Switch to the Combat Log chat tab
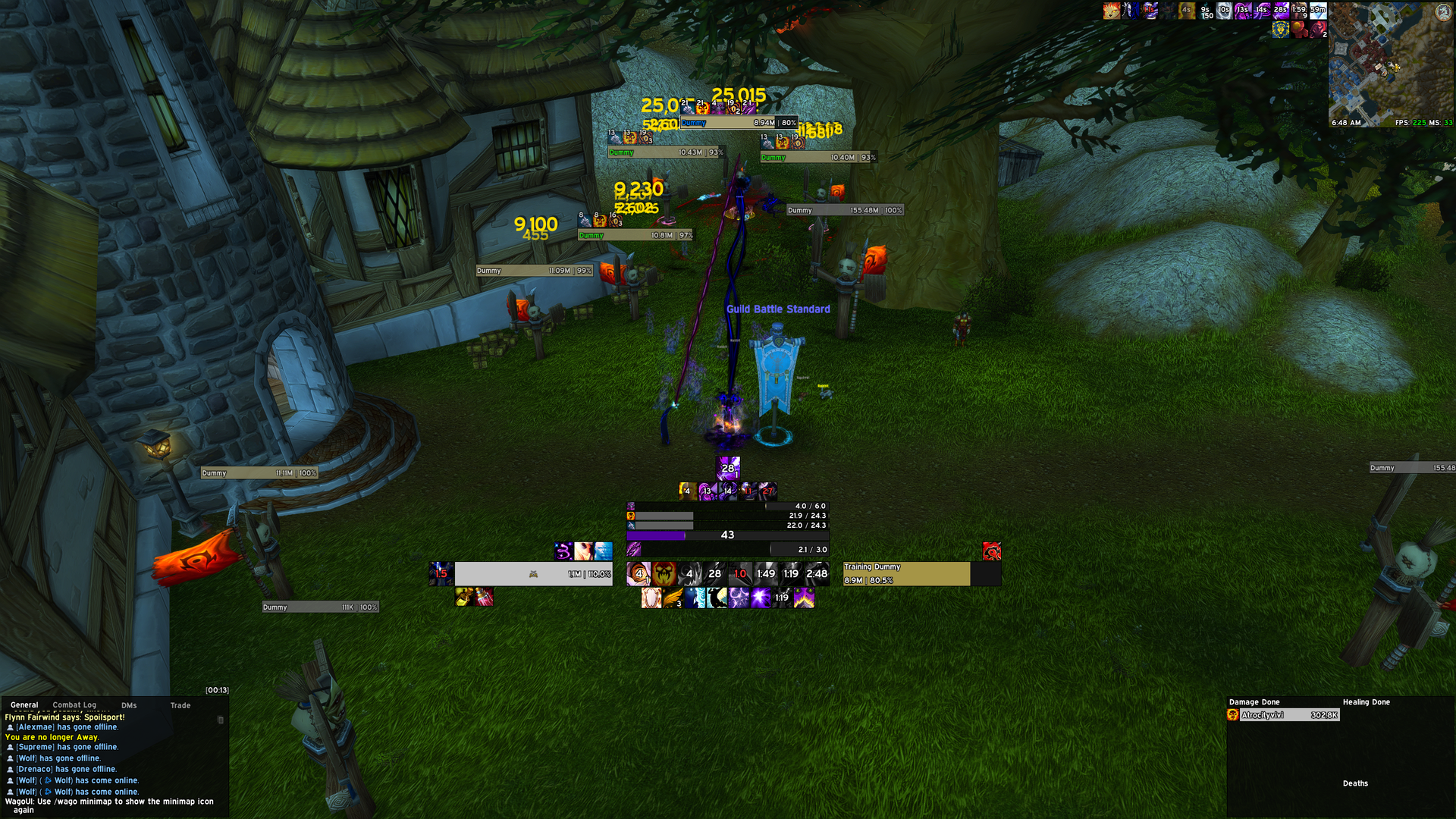The width and height of the screenshot is (1456, 819). 74,705
